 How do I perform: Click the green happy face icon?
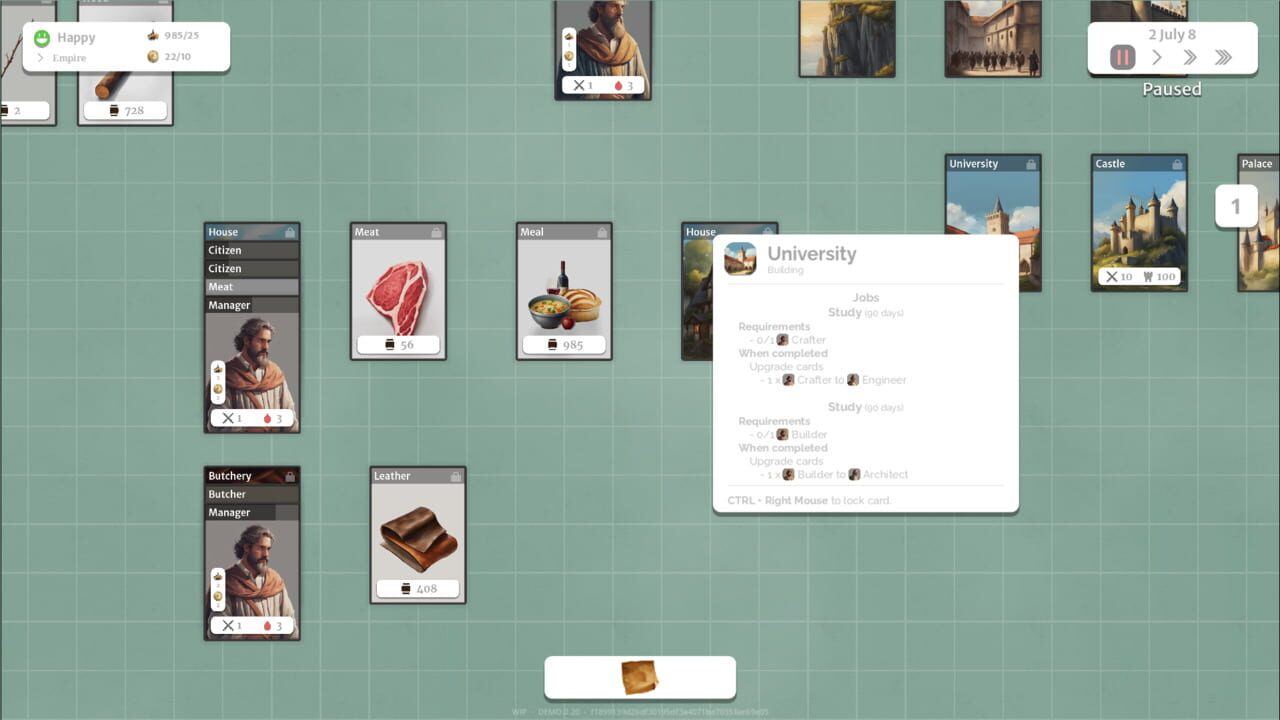[x=41, y=37]
